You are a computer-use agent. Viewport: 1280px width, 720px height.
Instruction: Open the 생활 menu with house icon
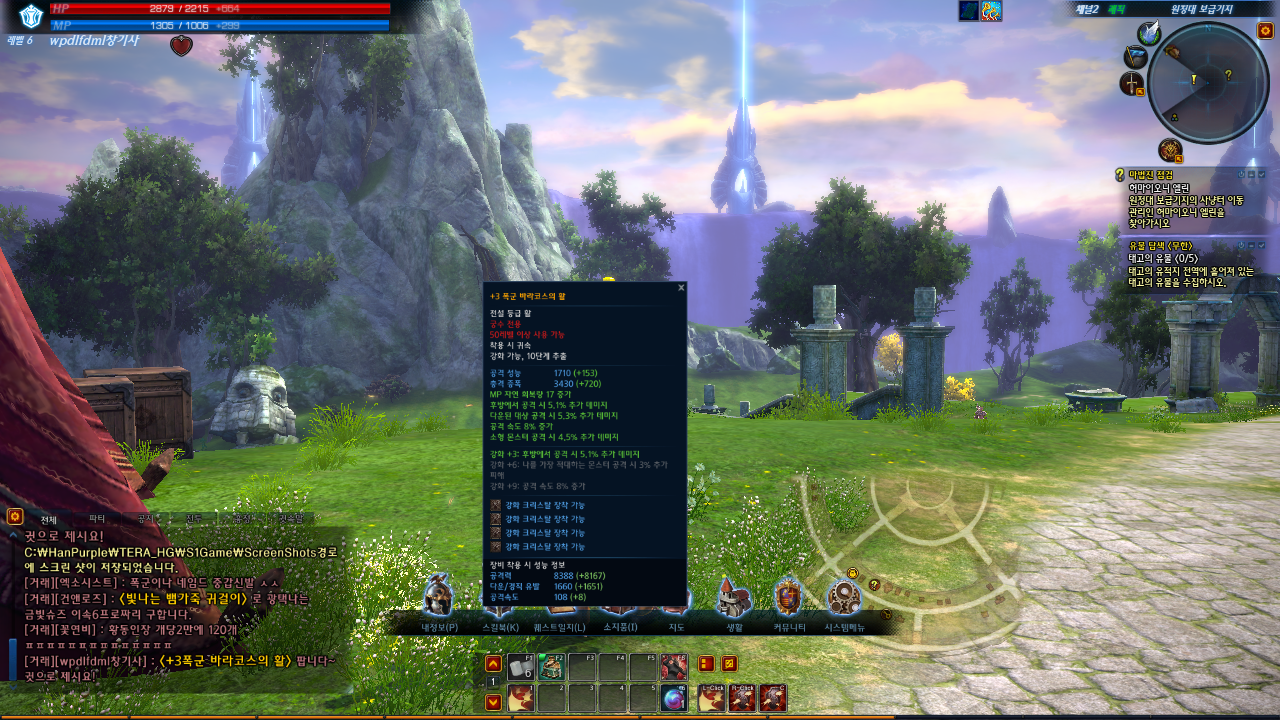[734, 598]
